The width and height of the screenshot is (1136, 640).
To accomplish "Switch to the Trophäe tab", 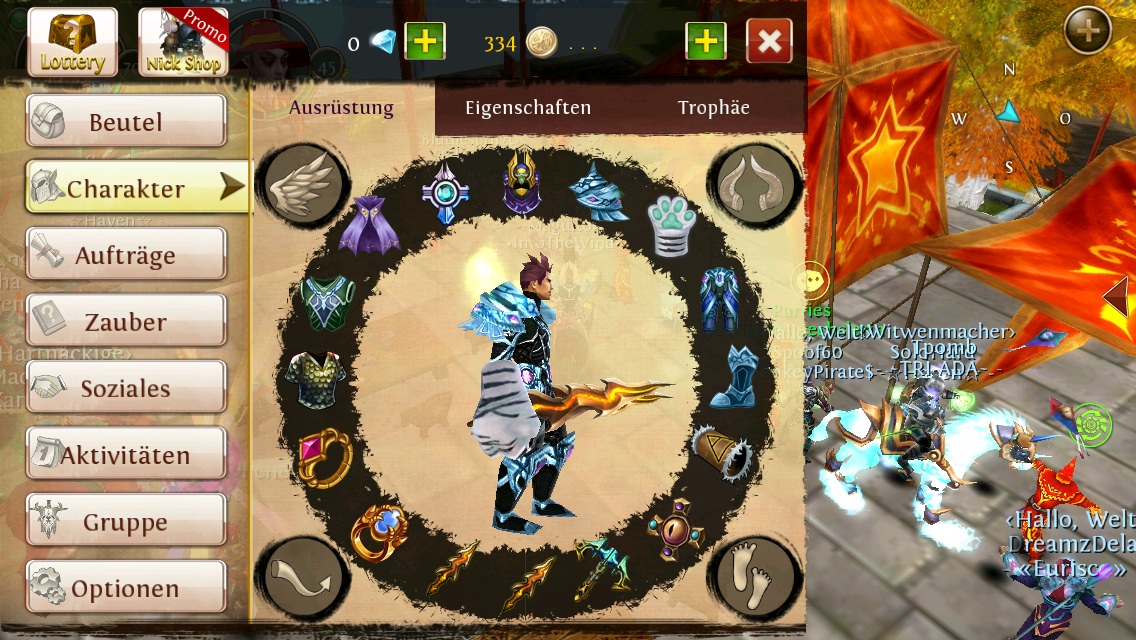I will pos(713,108).
